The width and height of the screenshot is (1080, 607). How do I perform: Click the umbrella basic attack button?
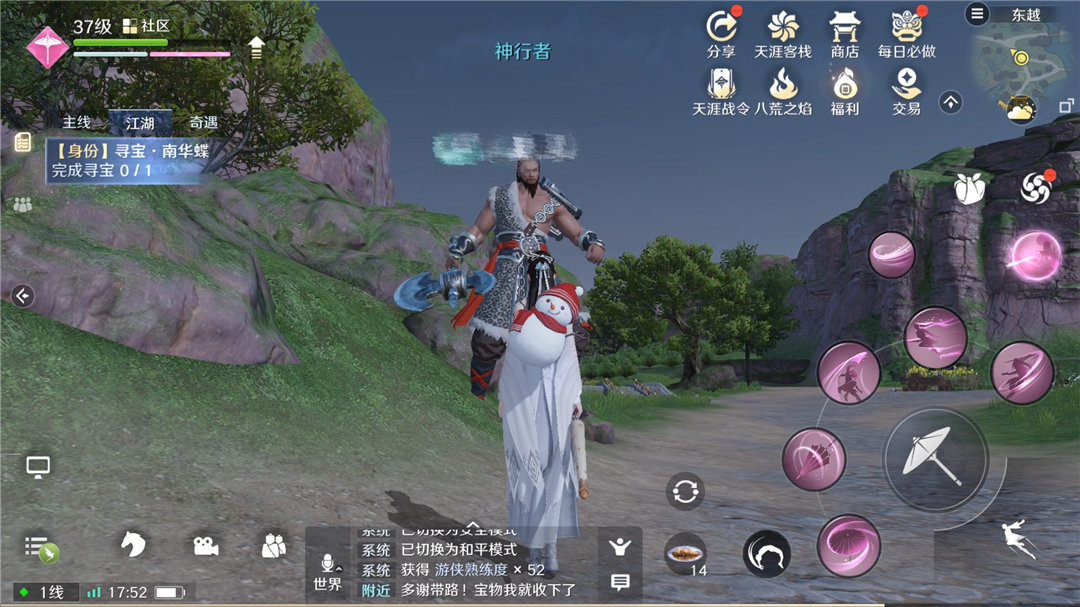934,457
